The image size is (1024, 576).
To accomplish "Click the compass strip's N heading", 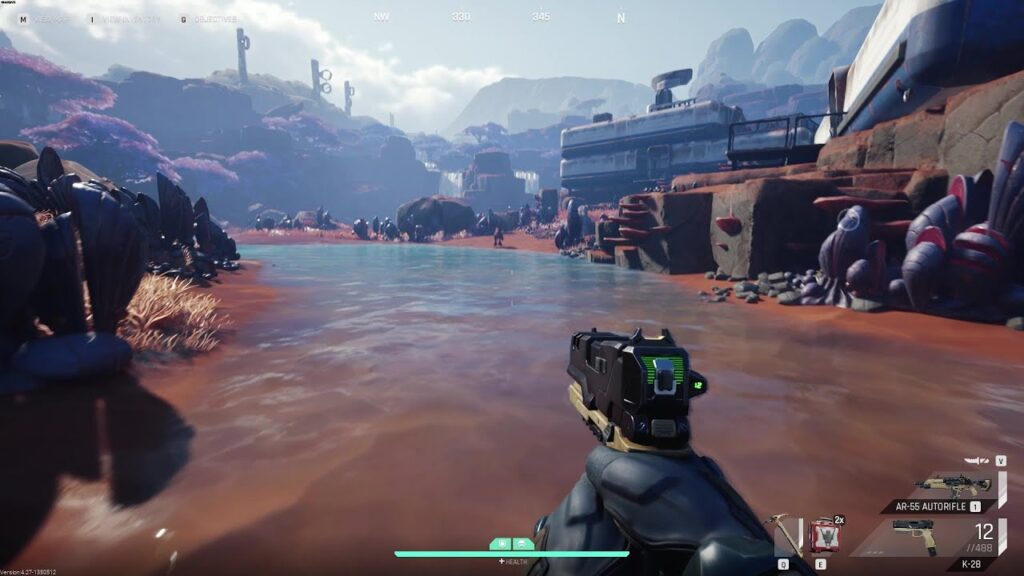I will coord(621,17).
